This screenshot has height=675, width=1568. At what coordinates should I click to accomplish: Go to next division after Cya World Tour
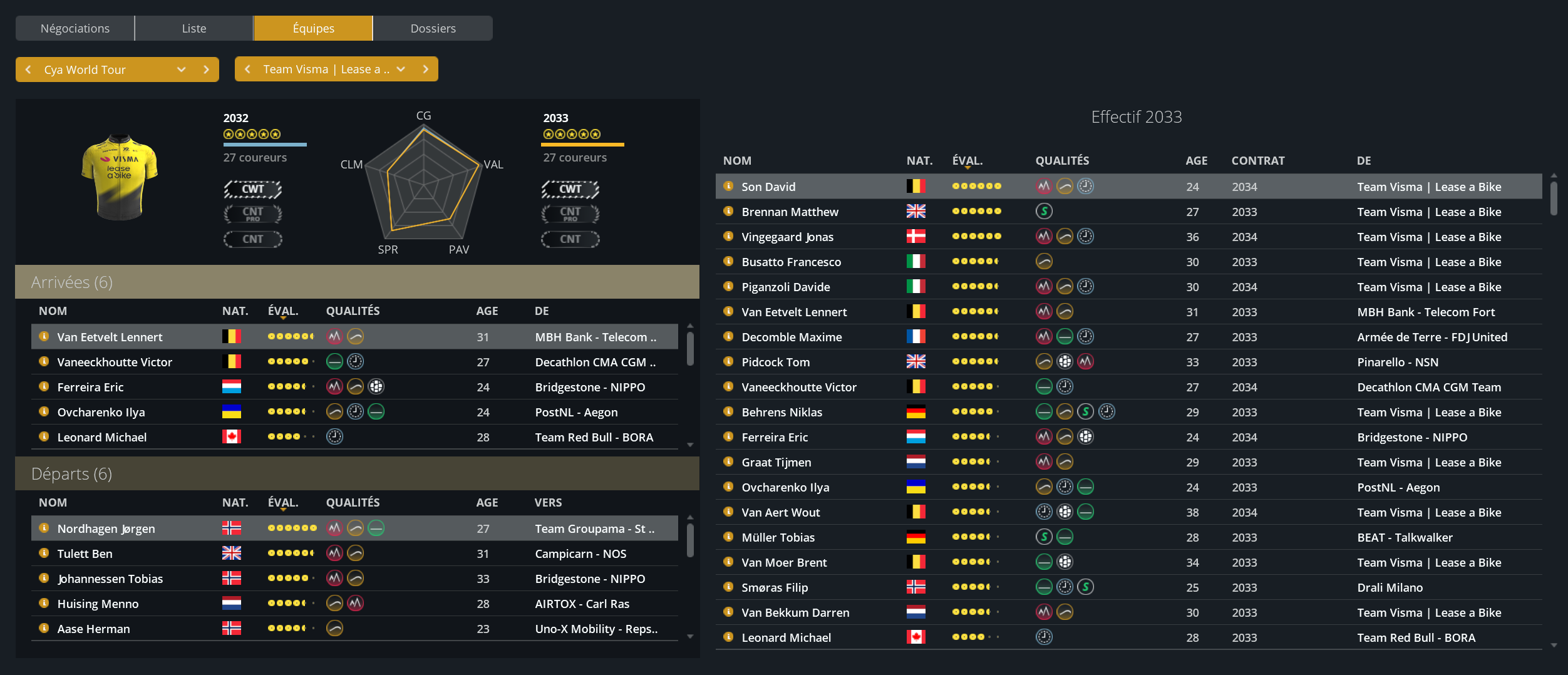[x=206, y=70]
